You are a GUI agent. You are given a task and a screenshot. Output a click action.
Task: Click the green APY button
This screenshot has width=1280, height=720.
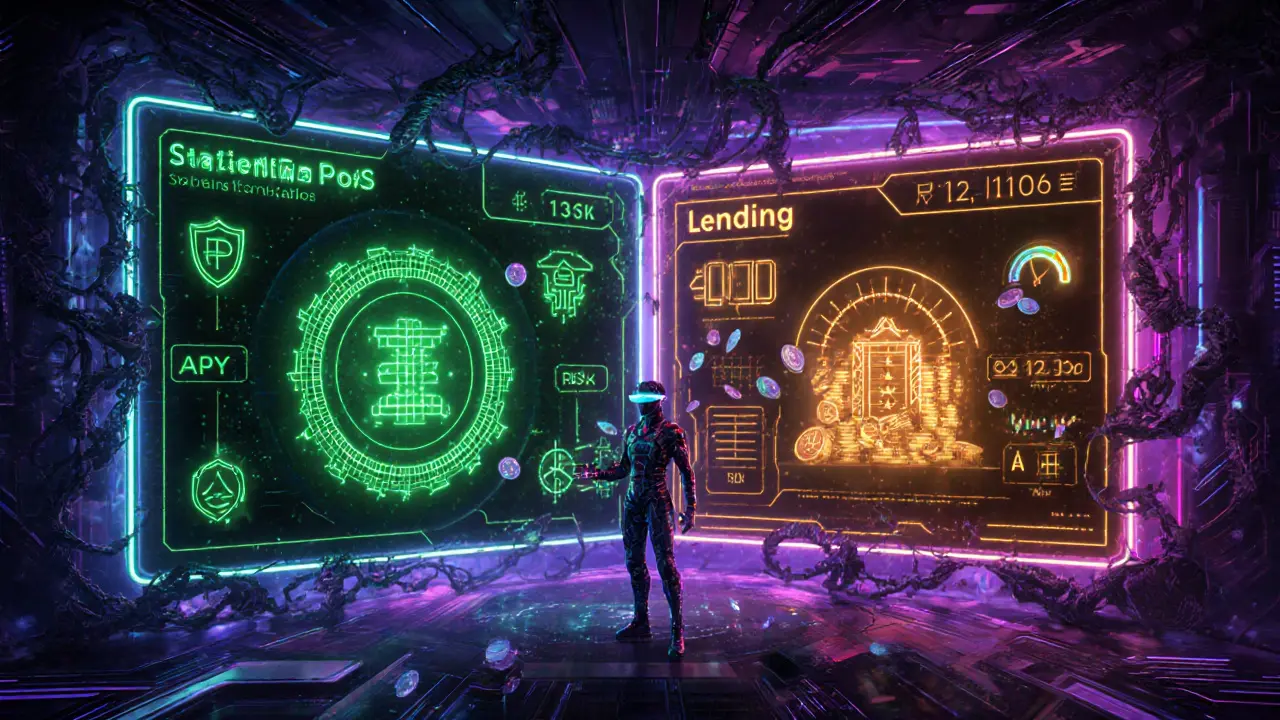pyautogui.click(x=209, y=364)
